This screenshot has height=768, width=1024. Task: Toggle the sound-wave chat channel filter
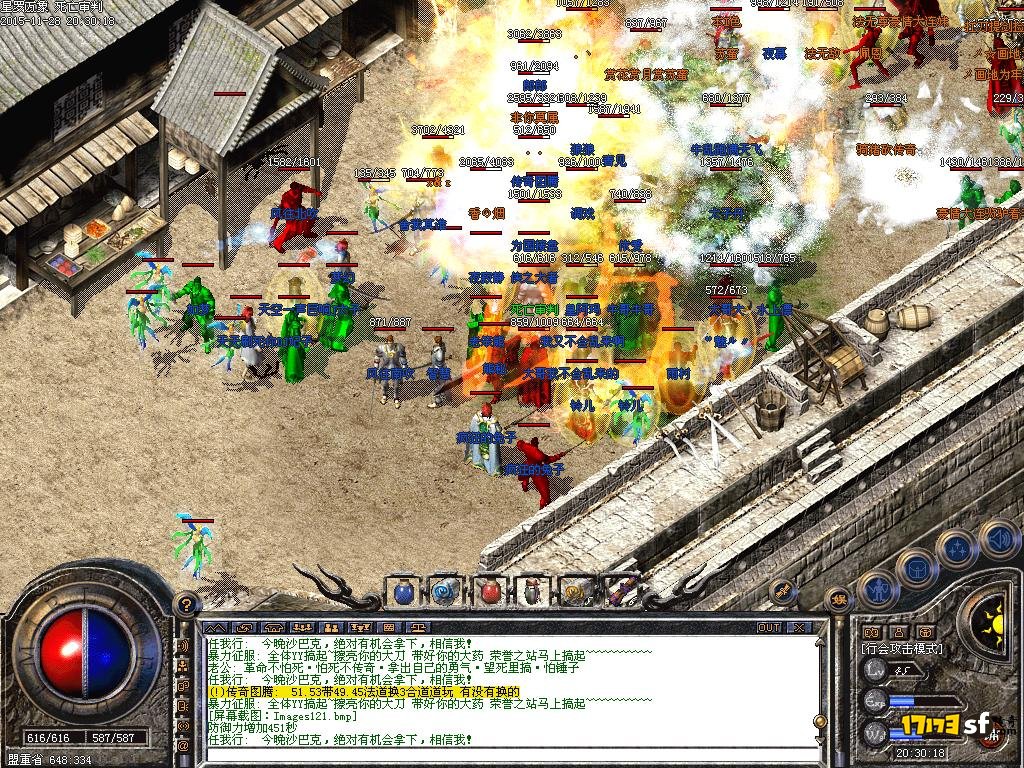coord(184,645)
